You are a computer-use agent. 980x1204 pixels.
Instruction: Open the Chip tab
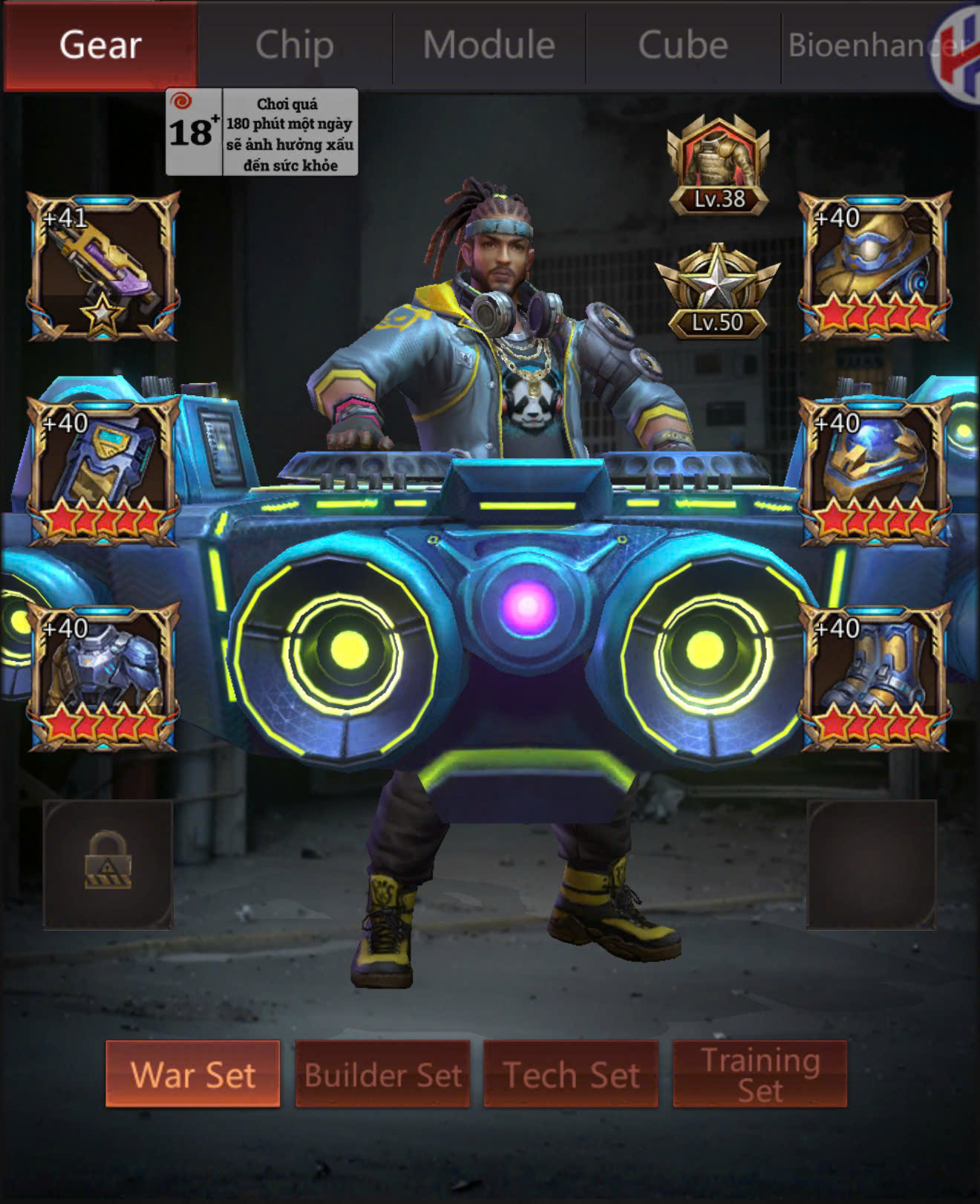tap(295, 45)
